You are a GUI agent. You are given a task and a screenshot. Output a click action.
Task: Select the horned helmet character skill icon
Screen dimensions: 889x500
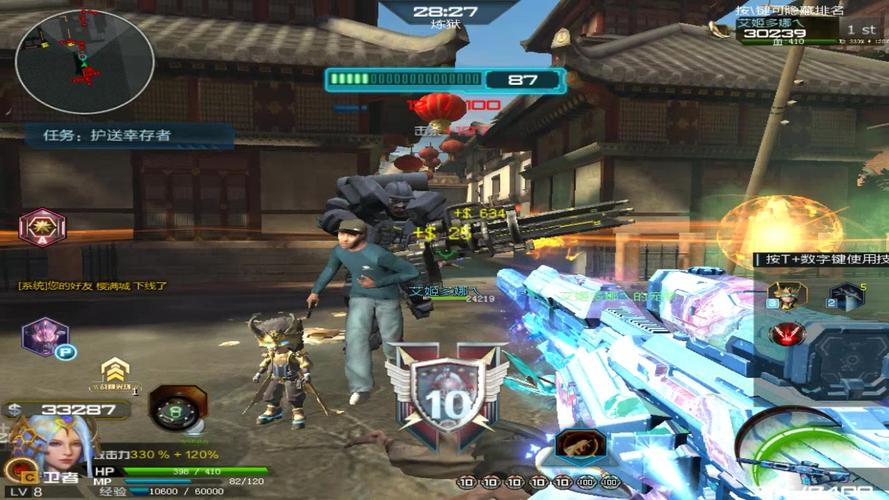(x=787, y=295)
